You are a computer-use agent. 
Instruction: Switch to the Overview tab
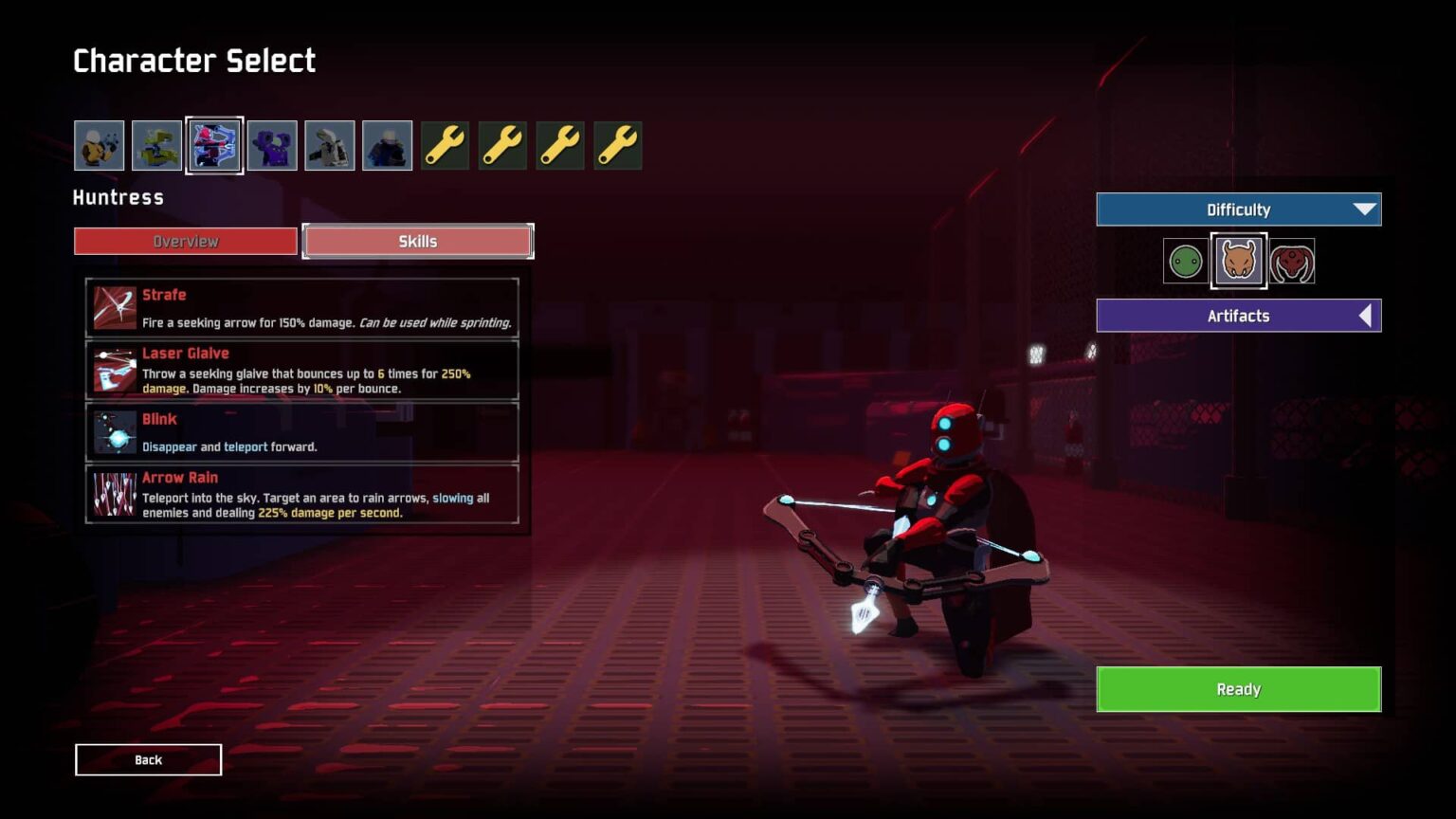tap(186, 242)
